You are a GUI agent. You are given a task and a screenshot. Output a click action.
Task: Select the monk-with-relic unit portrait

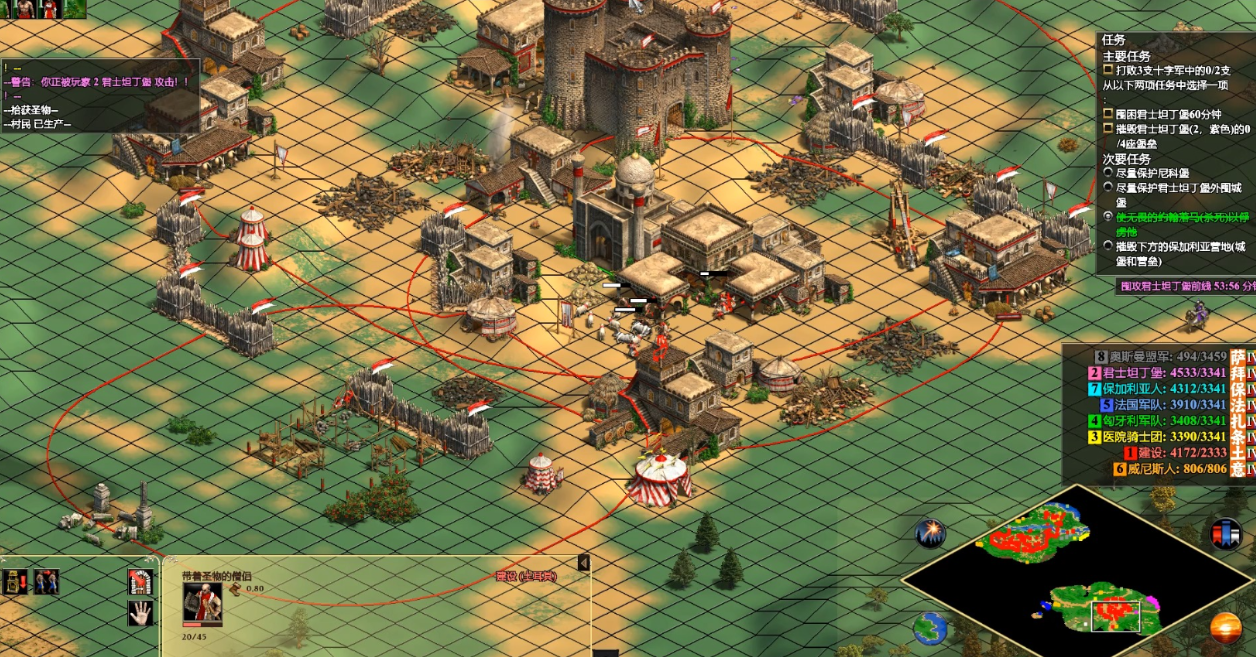(202, 603)
